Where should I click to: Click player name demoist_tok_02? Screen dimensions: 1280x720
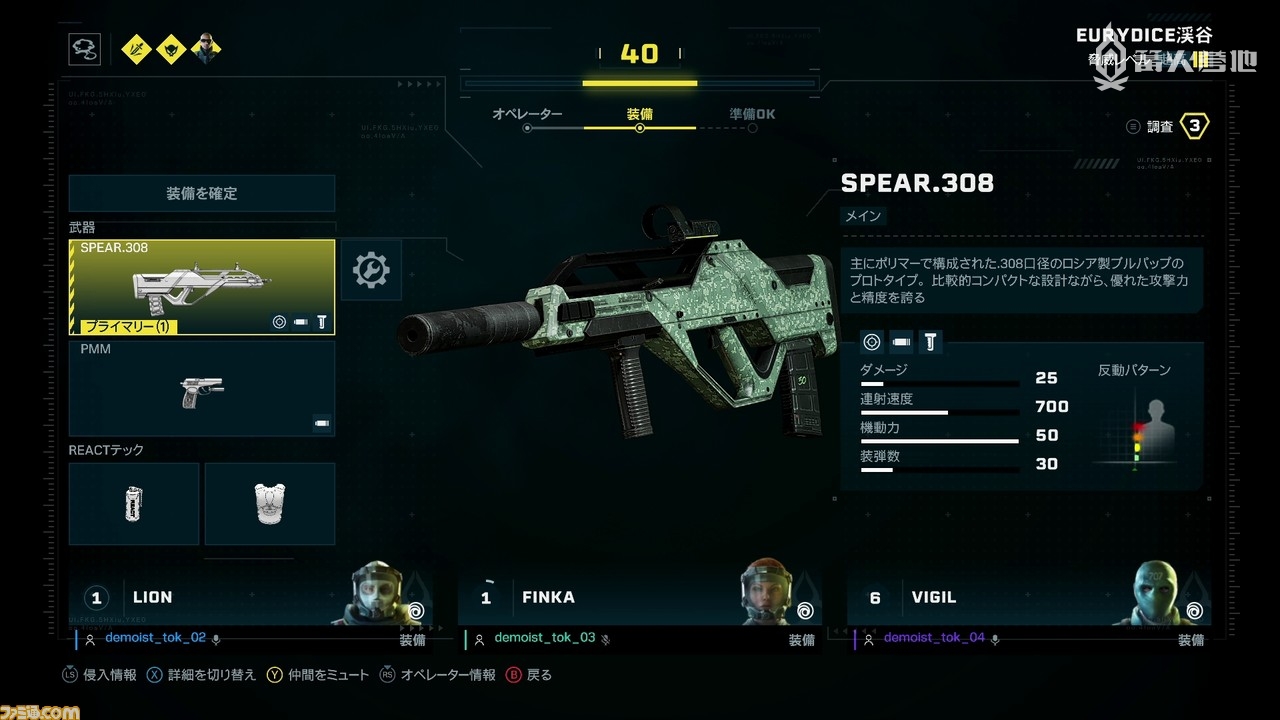(x=155, y=638)
